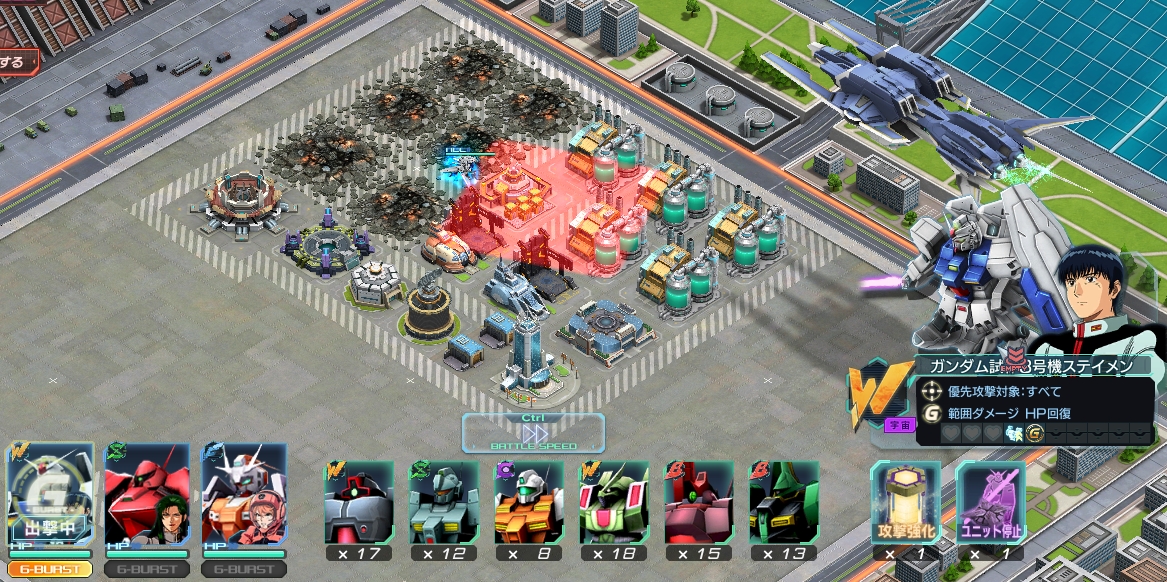Use the ユニット停止 unit stop item
1167x582 pixels.
pyautogui.click(x=990, y=502)
